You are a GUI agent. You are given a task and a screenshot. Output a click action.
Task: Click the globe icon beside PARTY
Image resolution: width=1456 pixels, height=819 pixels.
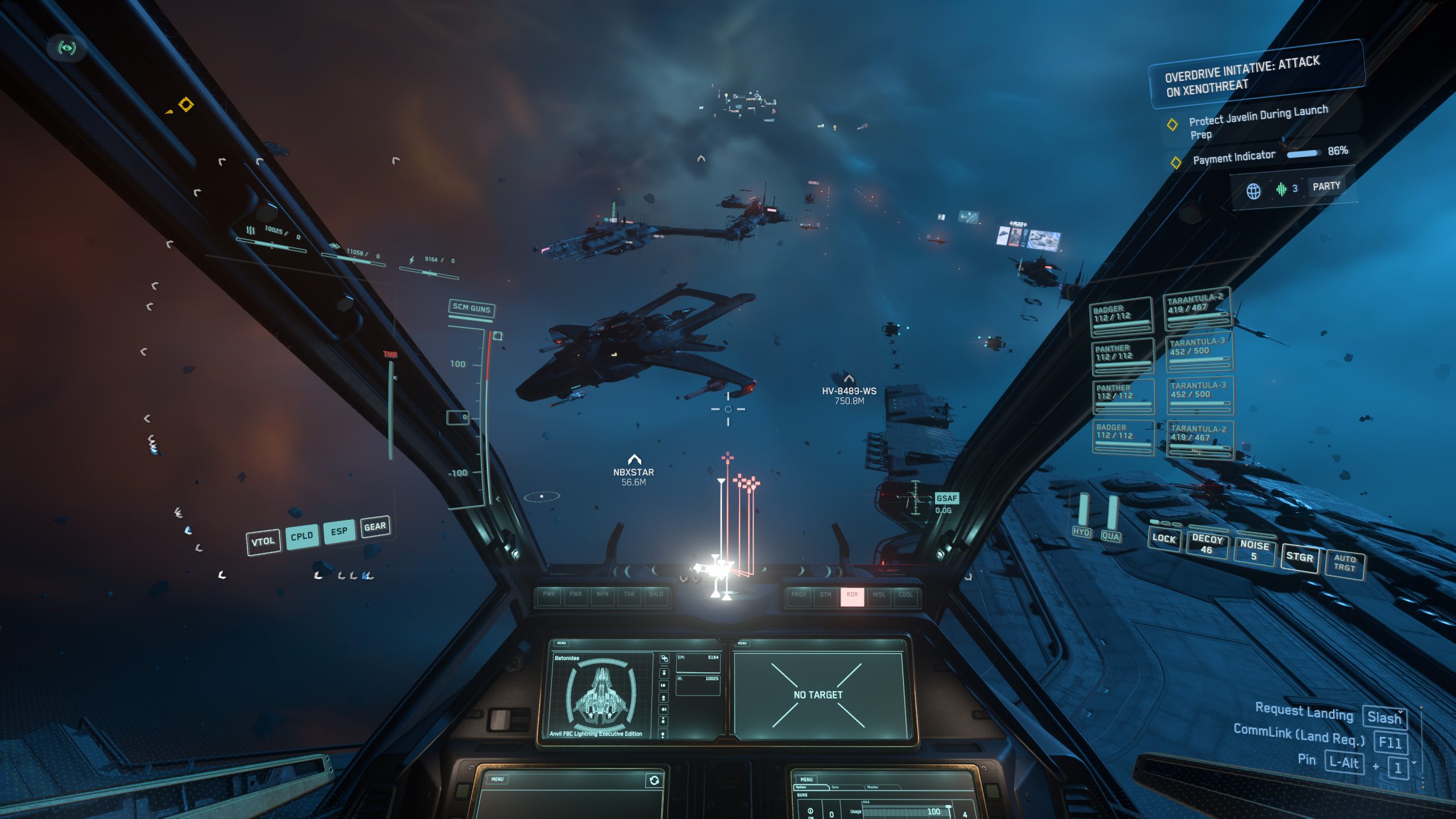[x=1254, y=191]
